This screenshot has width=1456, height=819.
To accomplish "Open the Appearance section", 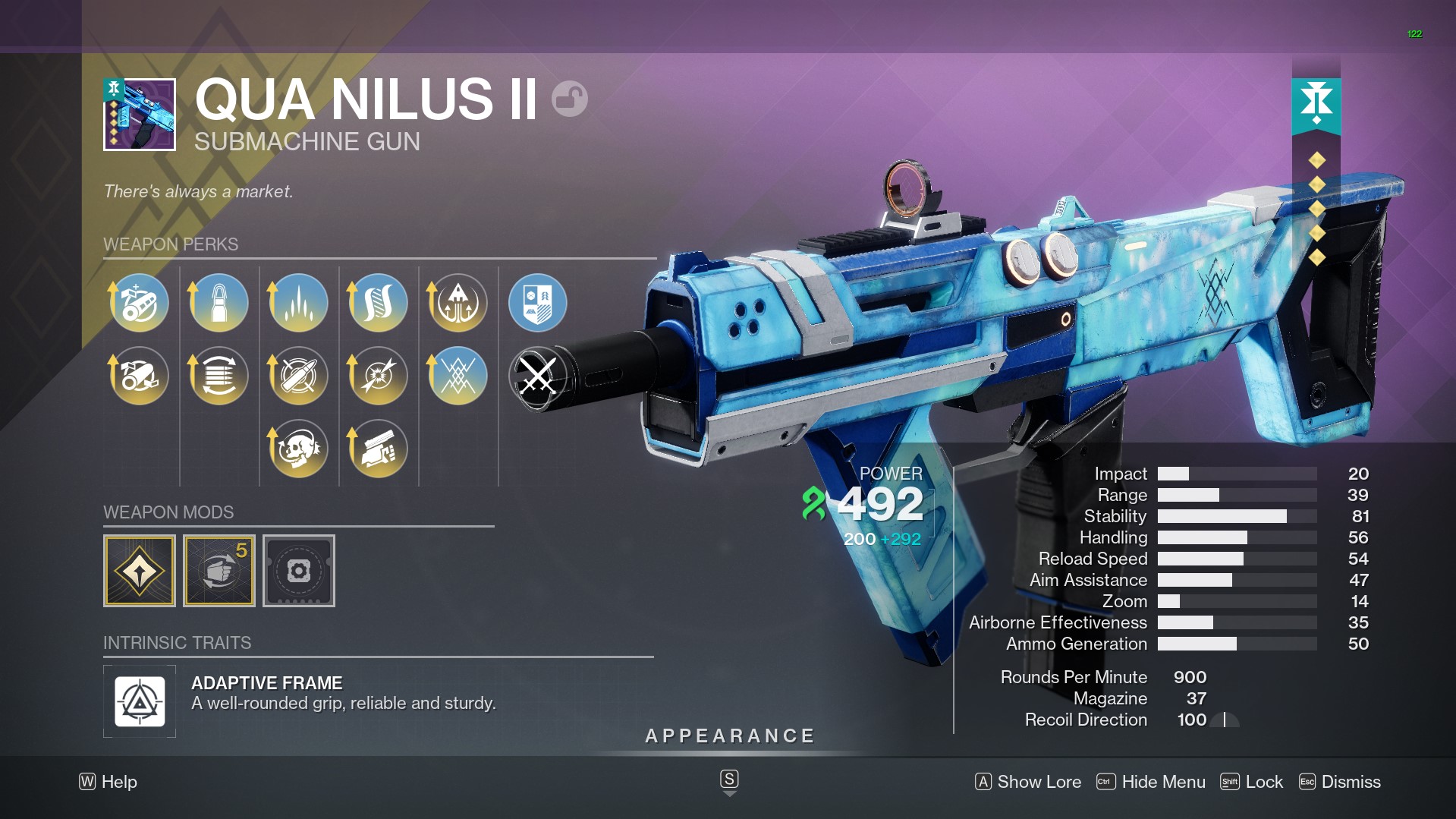I will [x=730, y=736].
